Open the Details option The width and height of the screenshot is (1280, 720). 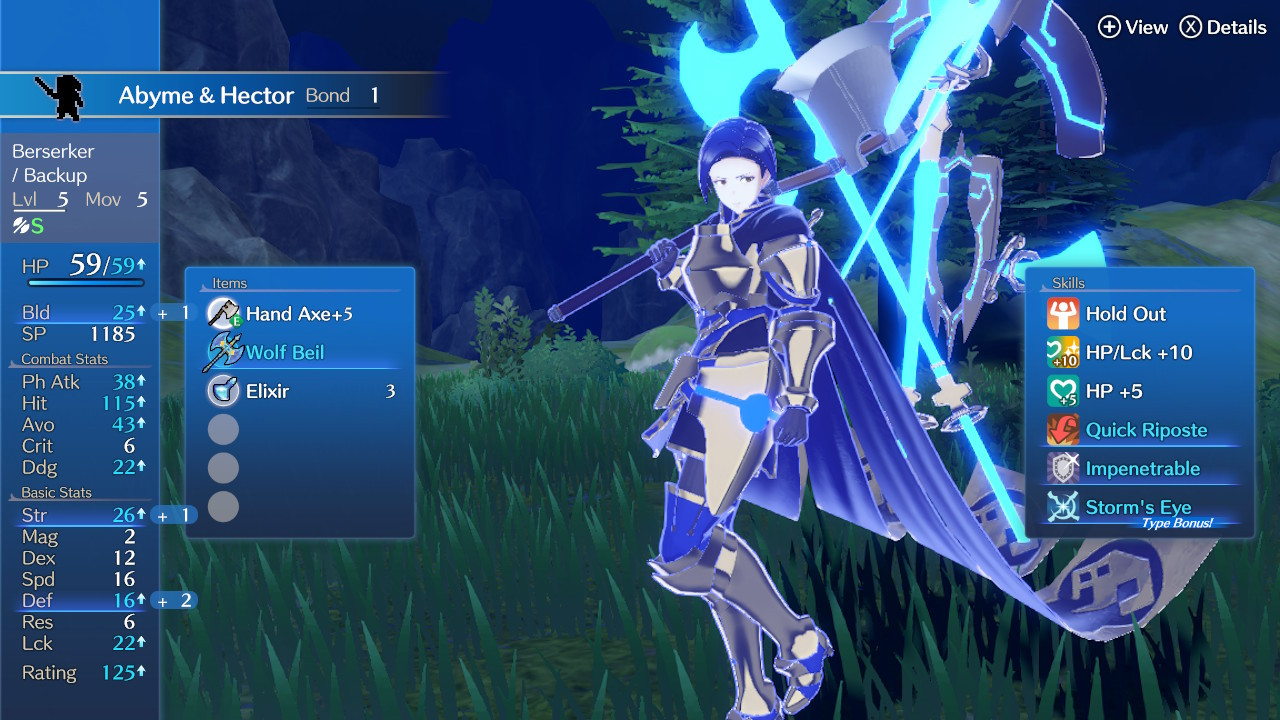1222,27
